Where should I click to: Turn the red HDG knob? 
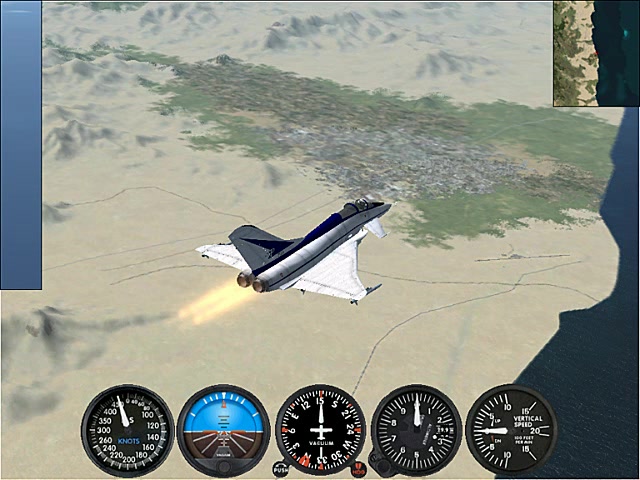click(358, 468)
